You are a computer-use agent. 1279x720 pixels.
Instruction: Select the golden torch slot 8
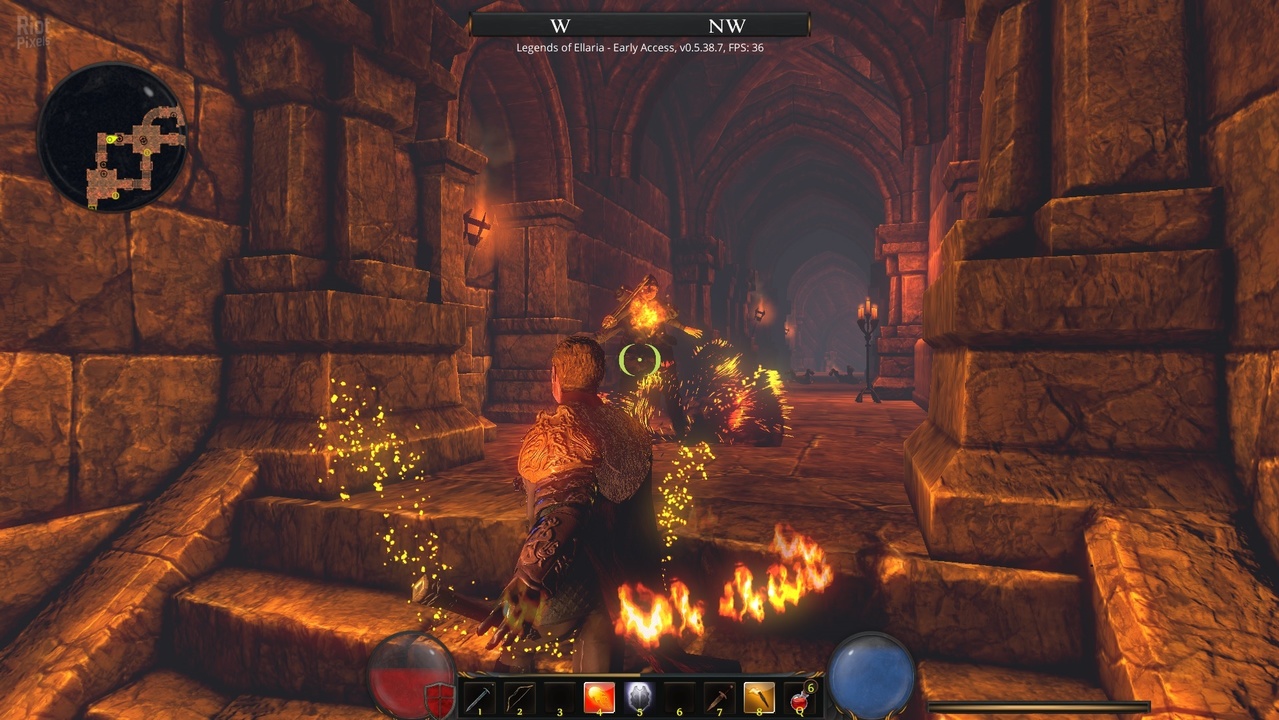pyautogui.click(x=759, y=696)
